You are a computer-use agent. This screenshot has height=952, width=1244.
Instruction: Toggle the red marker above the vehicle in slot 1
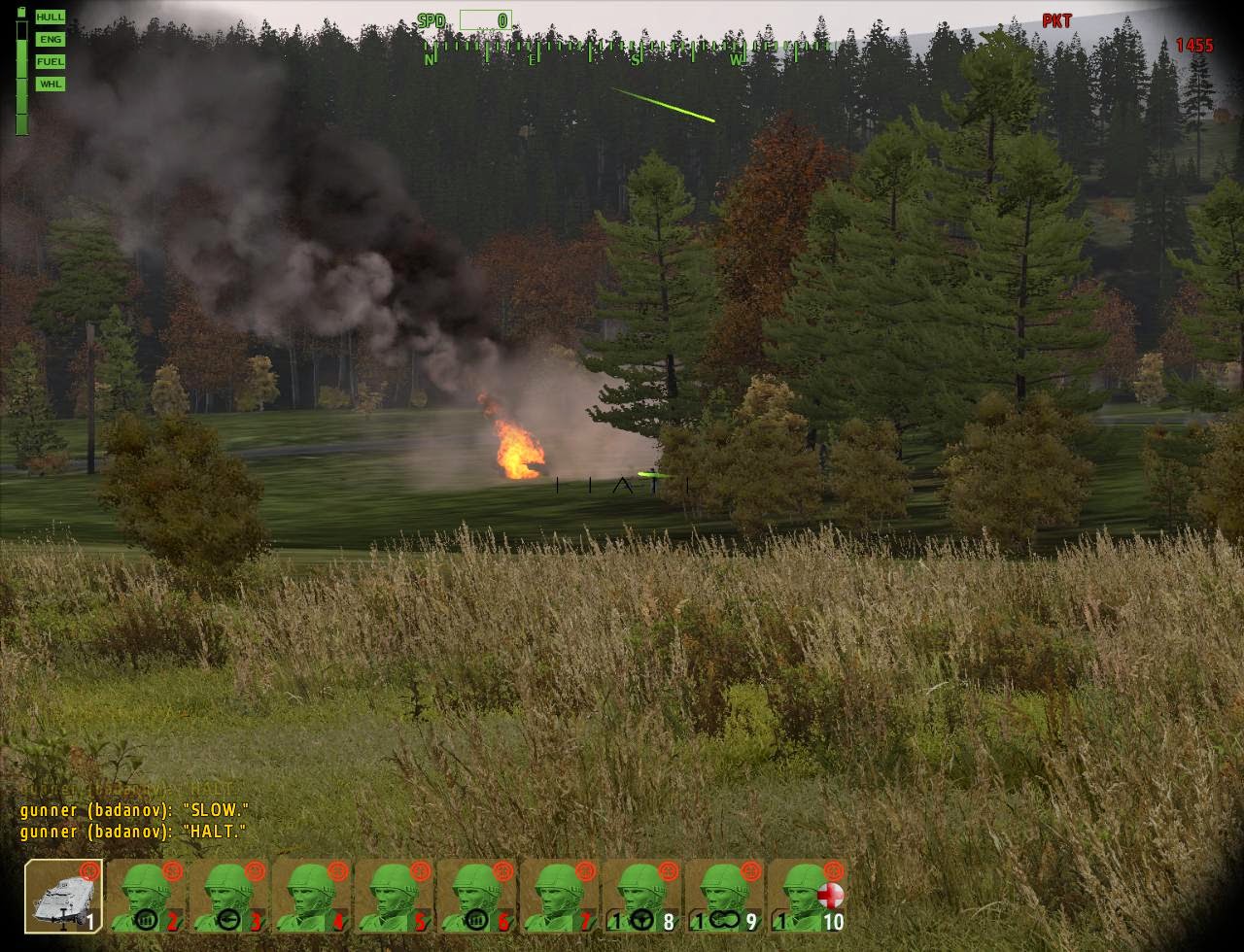tap(89, 872)
